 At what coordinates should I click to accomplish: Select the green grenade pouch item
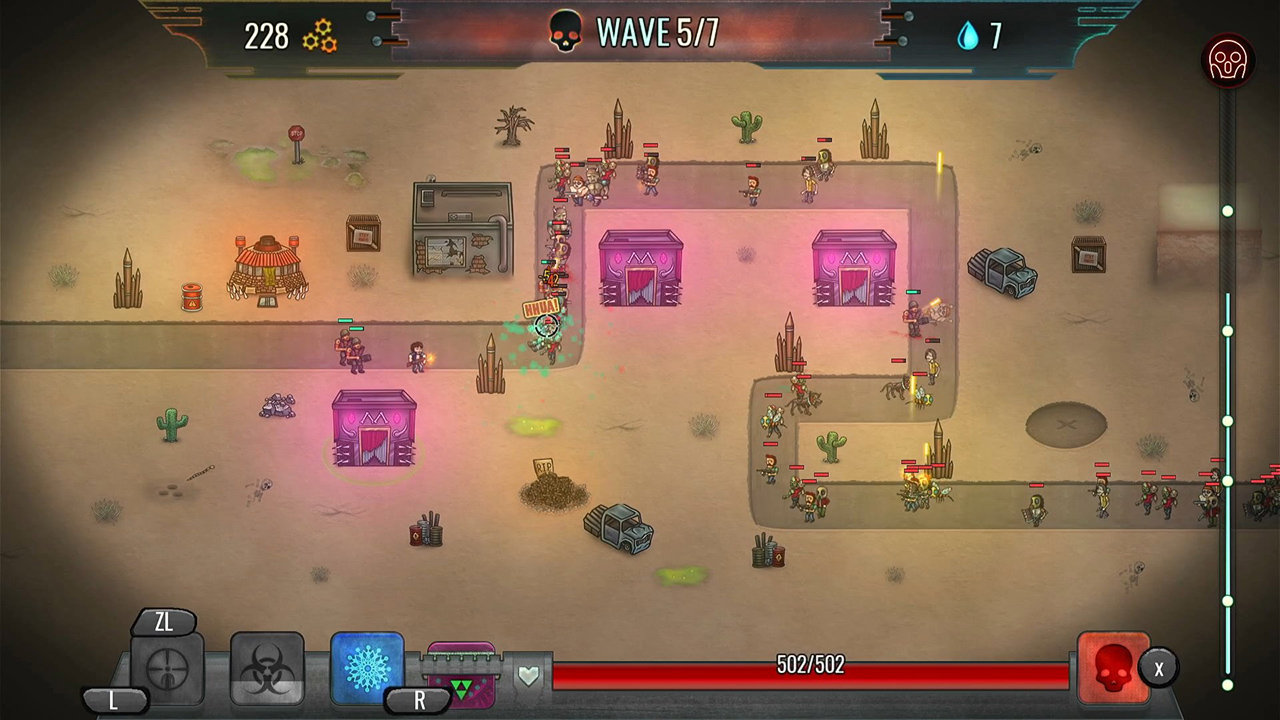463,678
